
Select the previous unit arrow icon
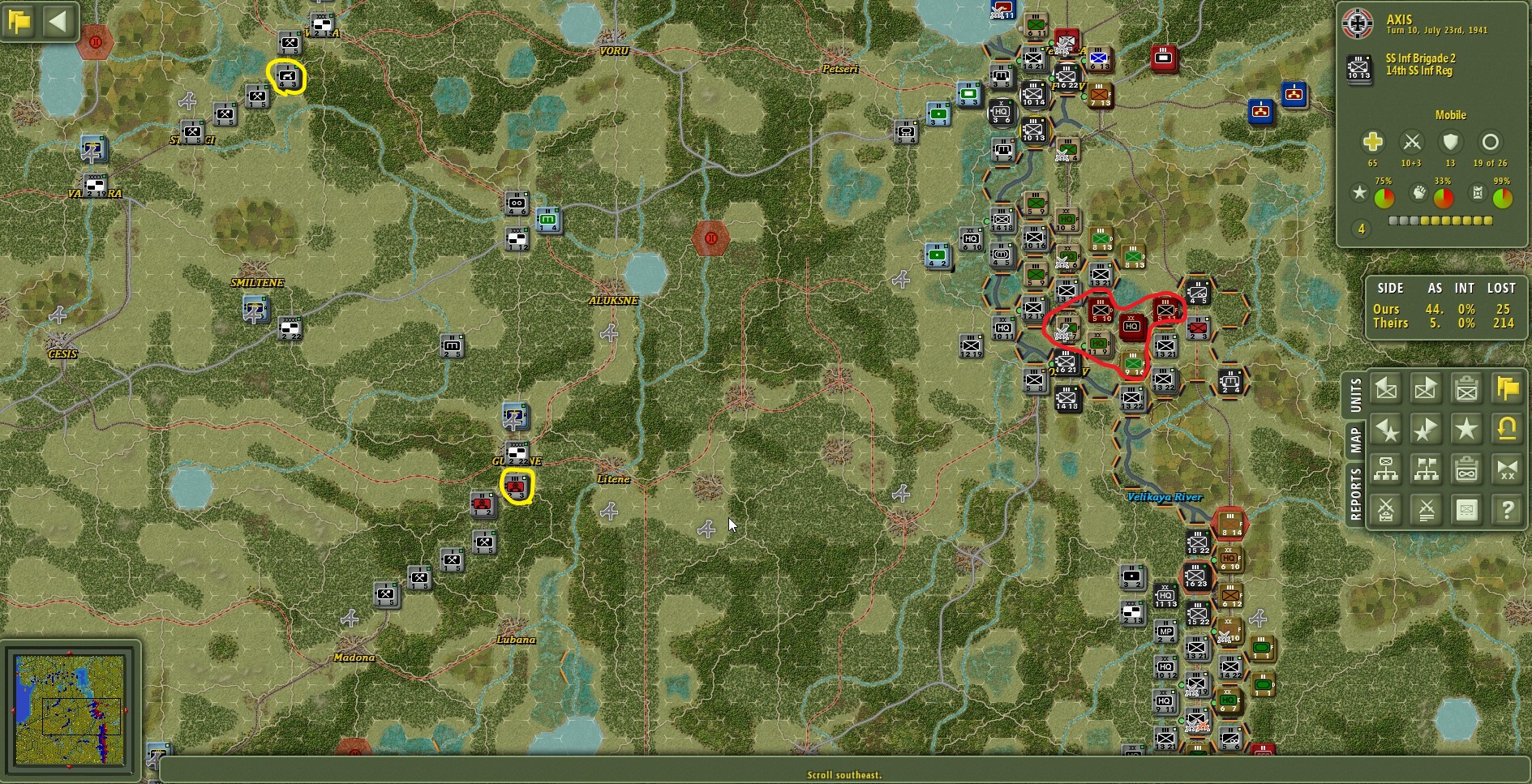click(1385, 388)
